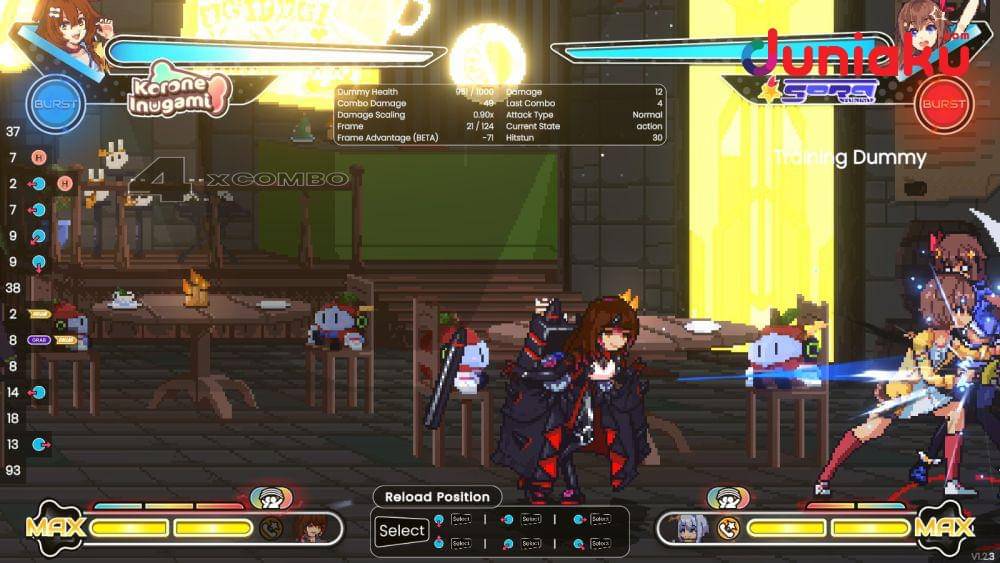Click the large Select button under Reload Position
The image size is (1000, 563).
click(402, 531)
